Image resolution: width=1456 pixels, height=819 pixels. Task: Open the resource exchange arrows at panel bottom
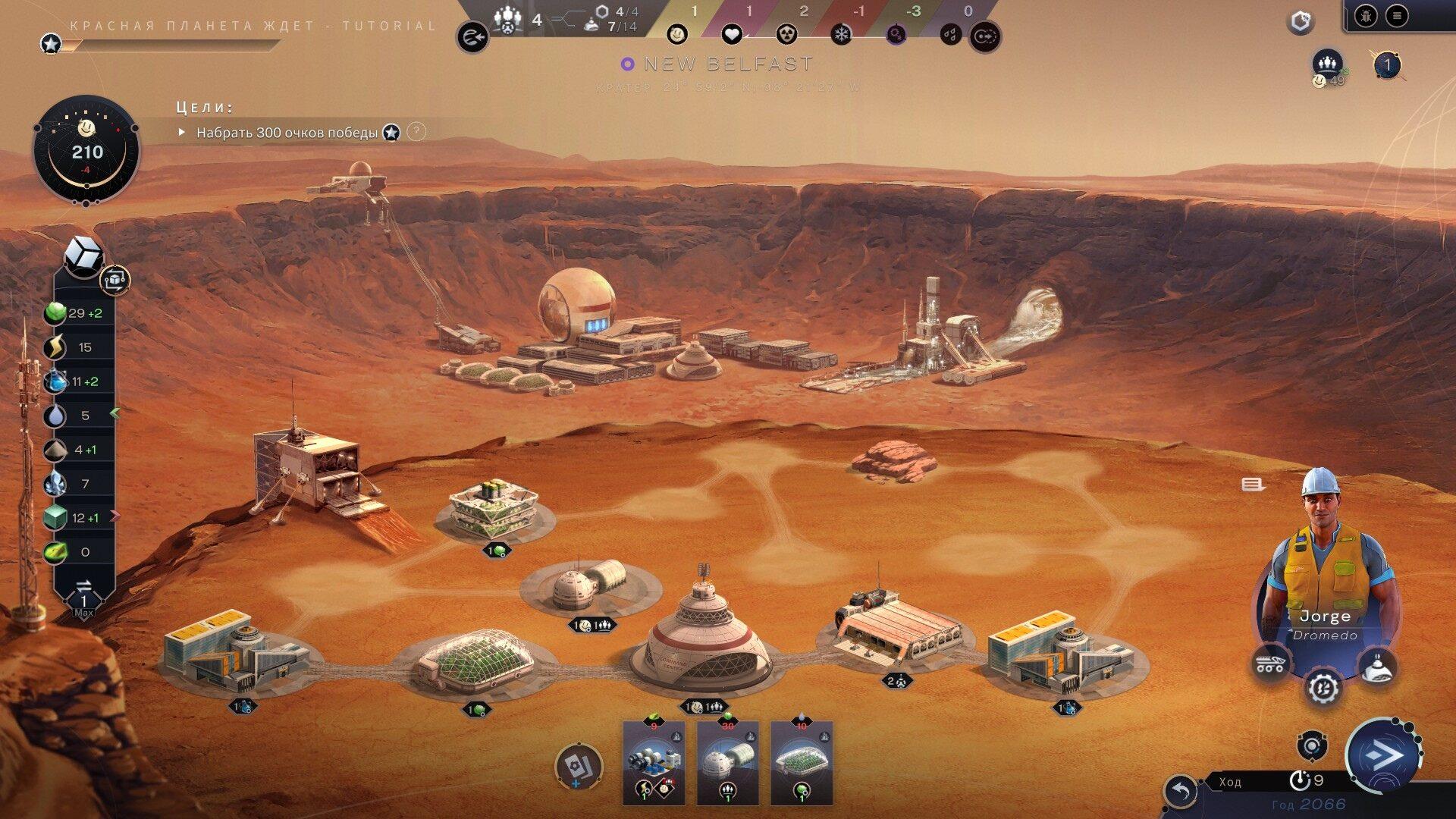[x=83, y=586]
